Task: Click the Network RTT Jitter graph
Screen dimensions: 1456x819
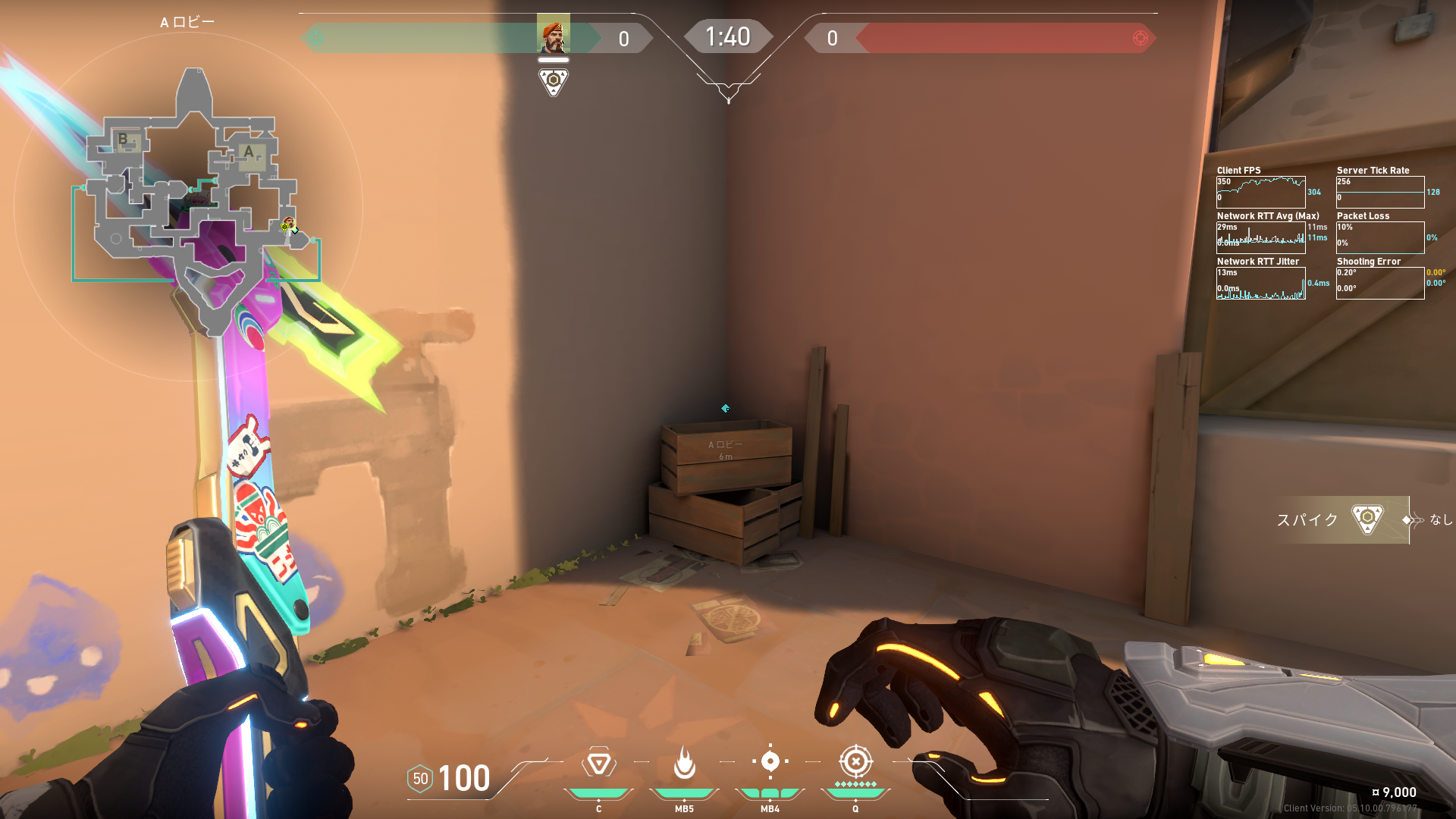Action: (x=1260, y=284)
